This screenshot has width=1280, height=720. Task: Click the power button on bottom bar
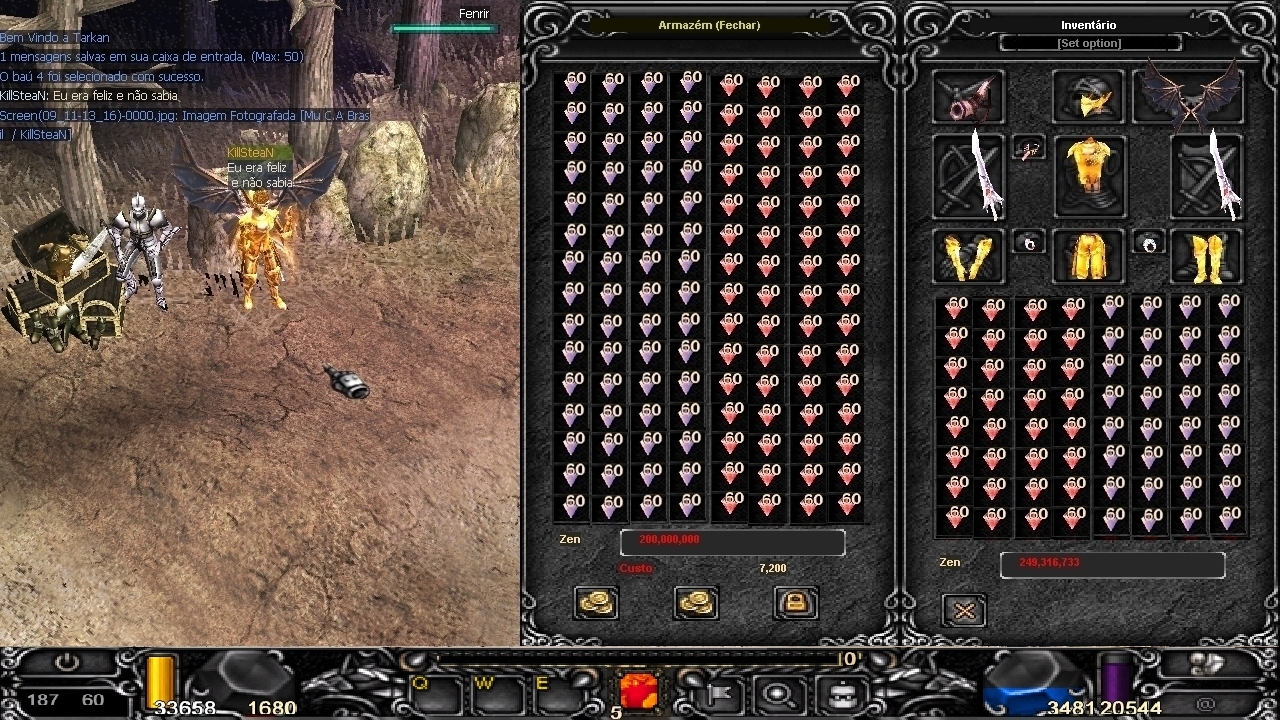coord(67,663)
